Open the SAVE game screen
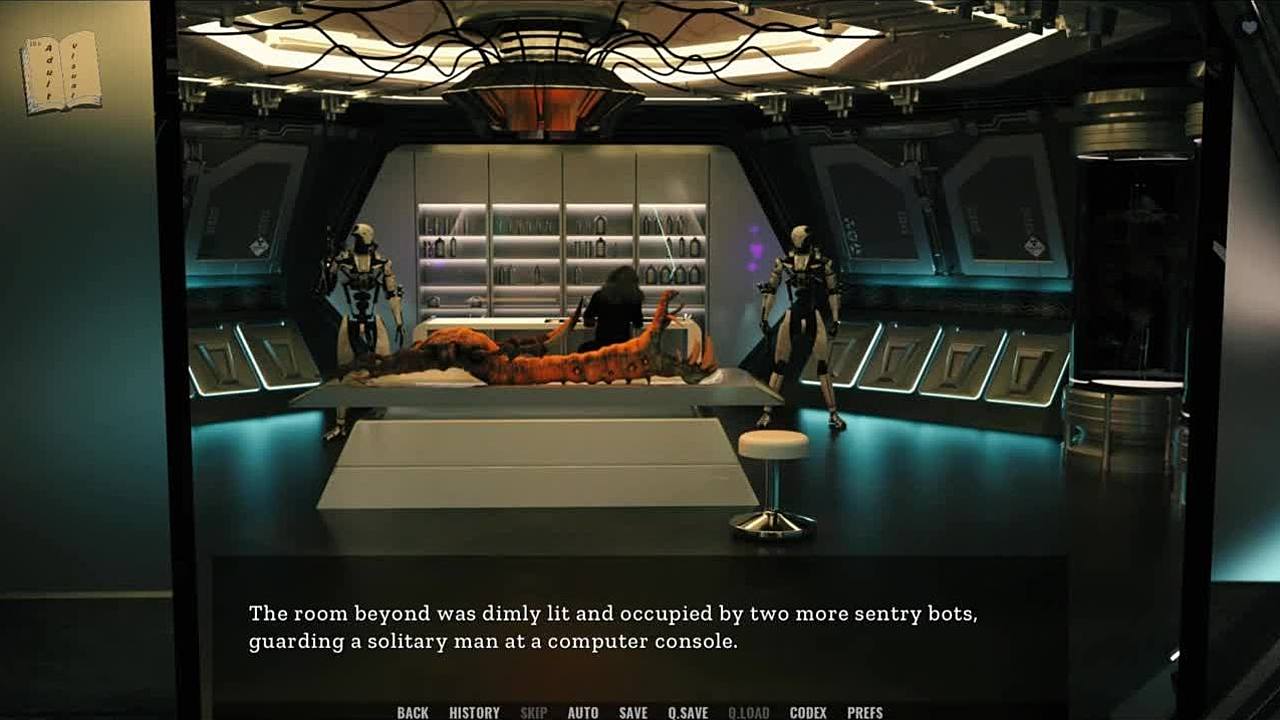Image resolution: width=1280 pixels, height=720 pixels. tap(633, 712)
